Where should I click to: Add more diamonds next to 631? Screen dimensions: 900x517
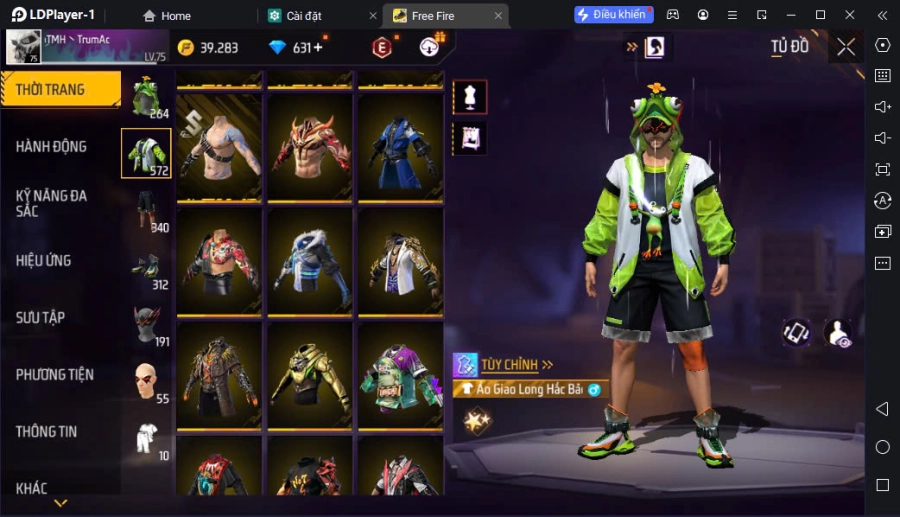coord(317,48)
